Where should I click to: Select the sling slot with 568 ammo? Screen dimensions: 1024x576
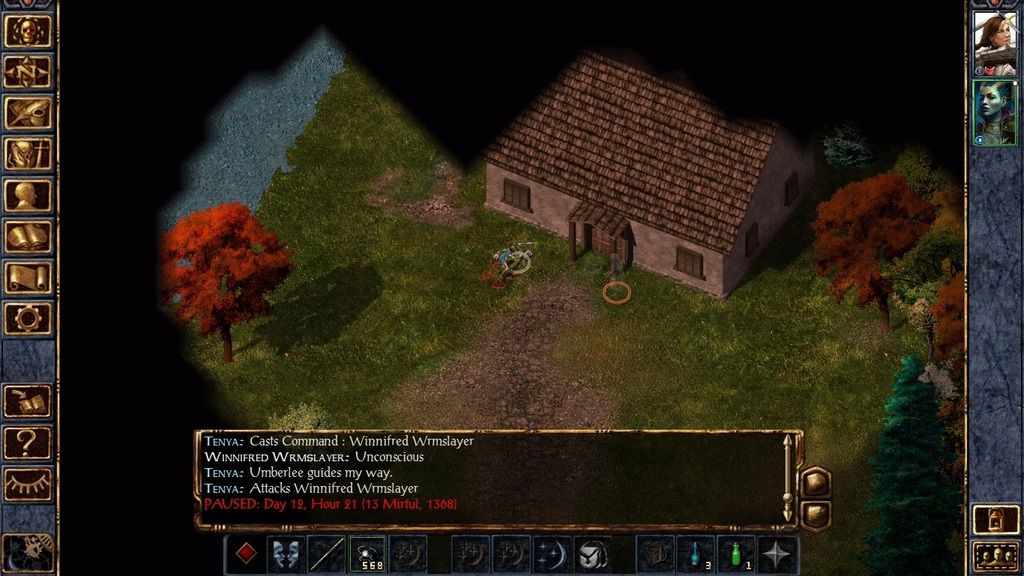pyautogui.click(x=367, y=554)
